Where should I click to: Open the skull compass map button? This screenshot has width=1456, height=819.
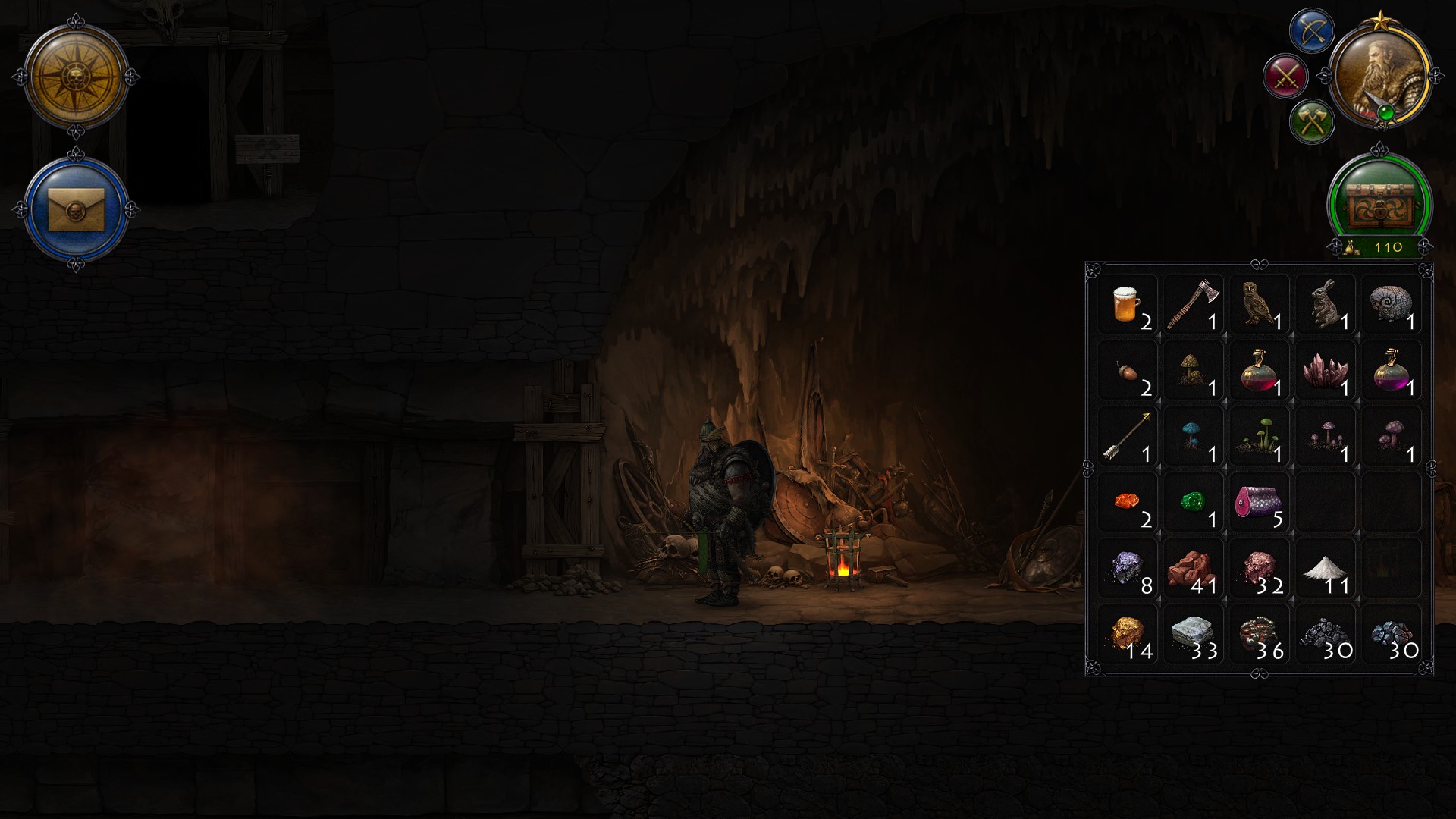click(76, 77)
